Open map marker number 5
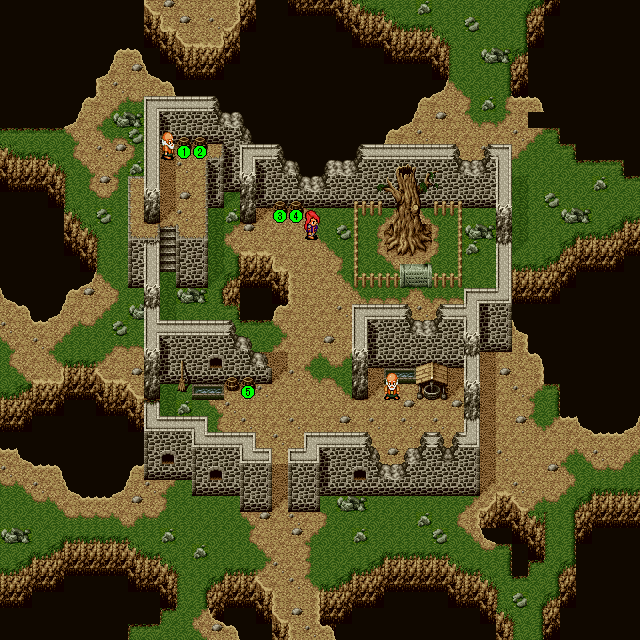 tap(248, 392)
